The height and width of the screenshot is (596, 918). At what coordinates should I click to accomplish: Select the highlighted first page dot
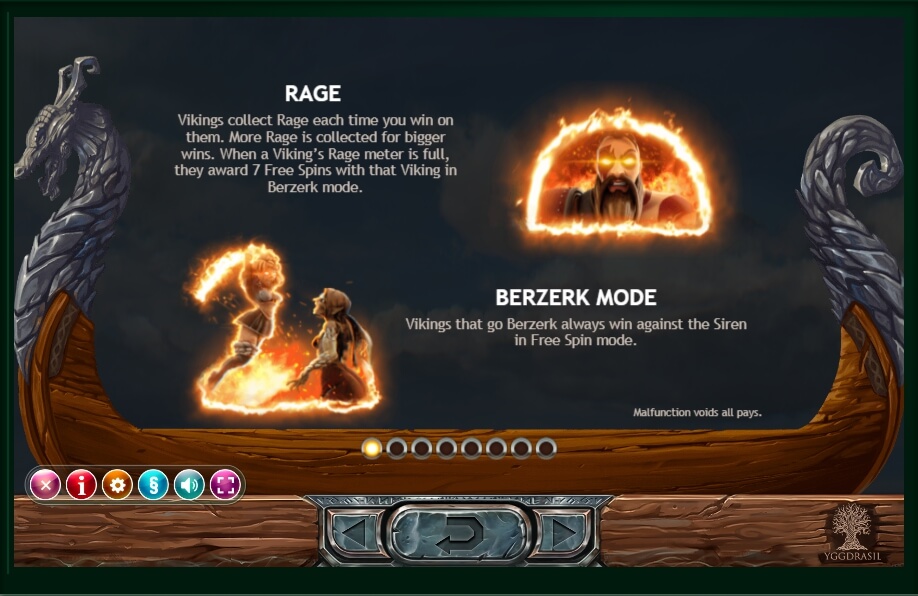(x=372, y=448)
